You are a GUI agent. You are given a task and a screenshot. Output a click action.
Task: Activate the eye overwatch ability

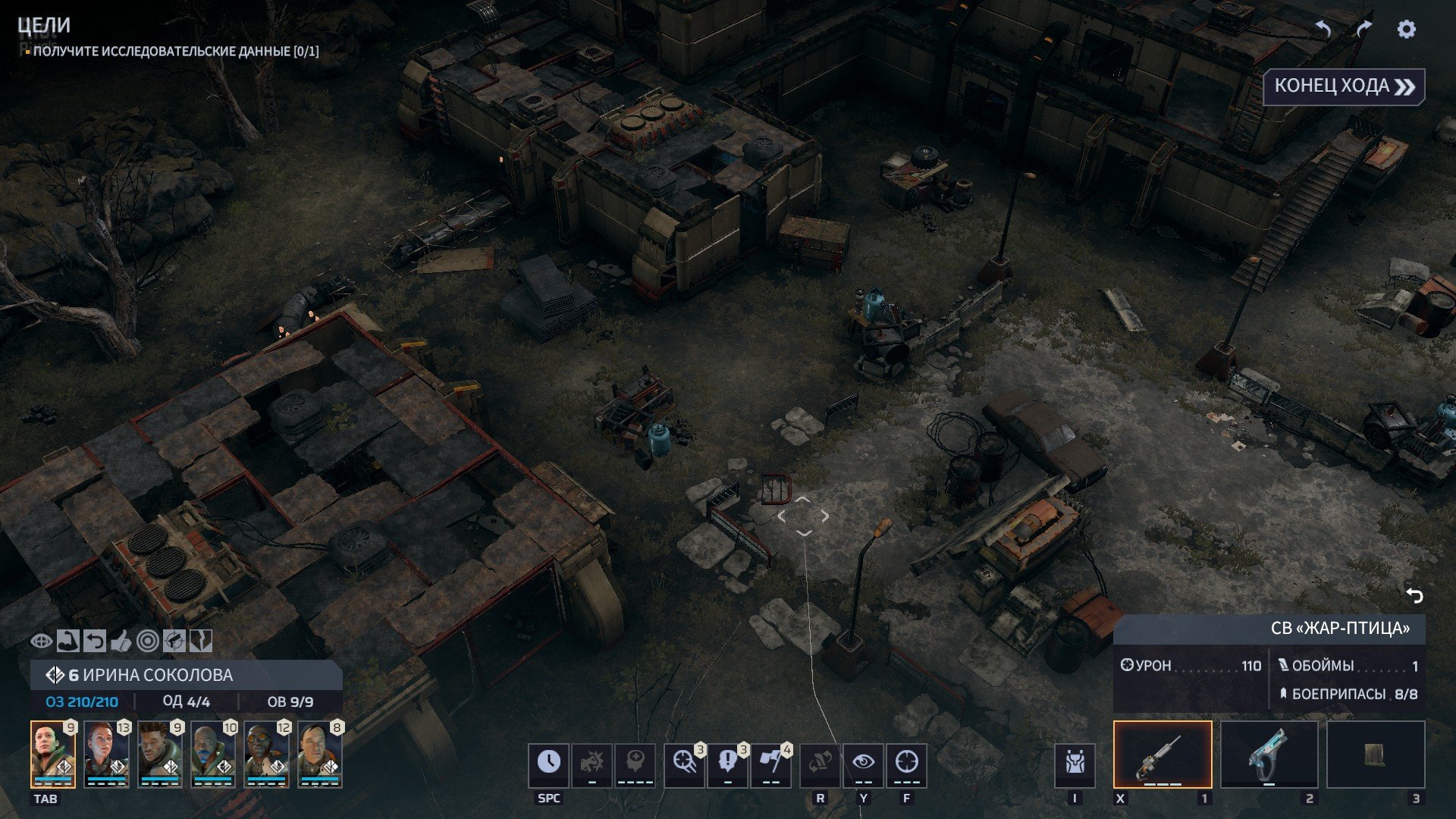[x=863, y=764]
